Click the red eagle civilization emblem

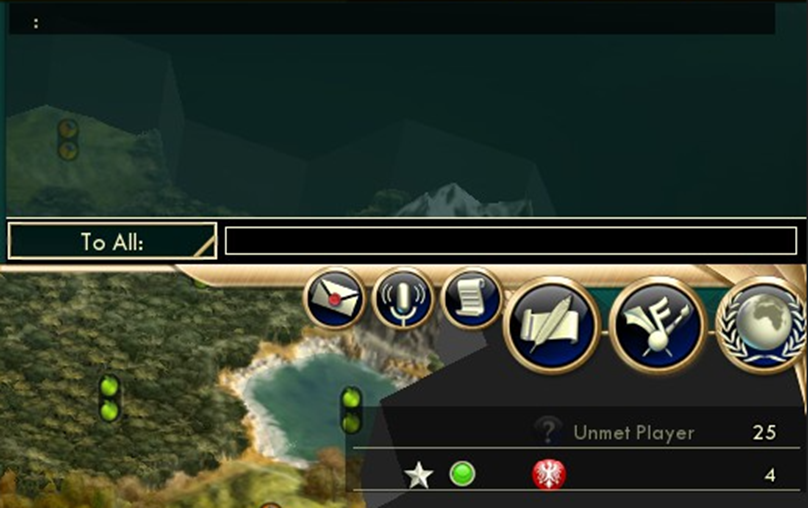pos(549,475)
